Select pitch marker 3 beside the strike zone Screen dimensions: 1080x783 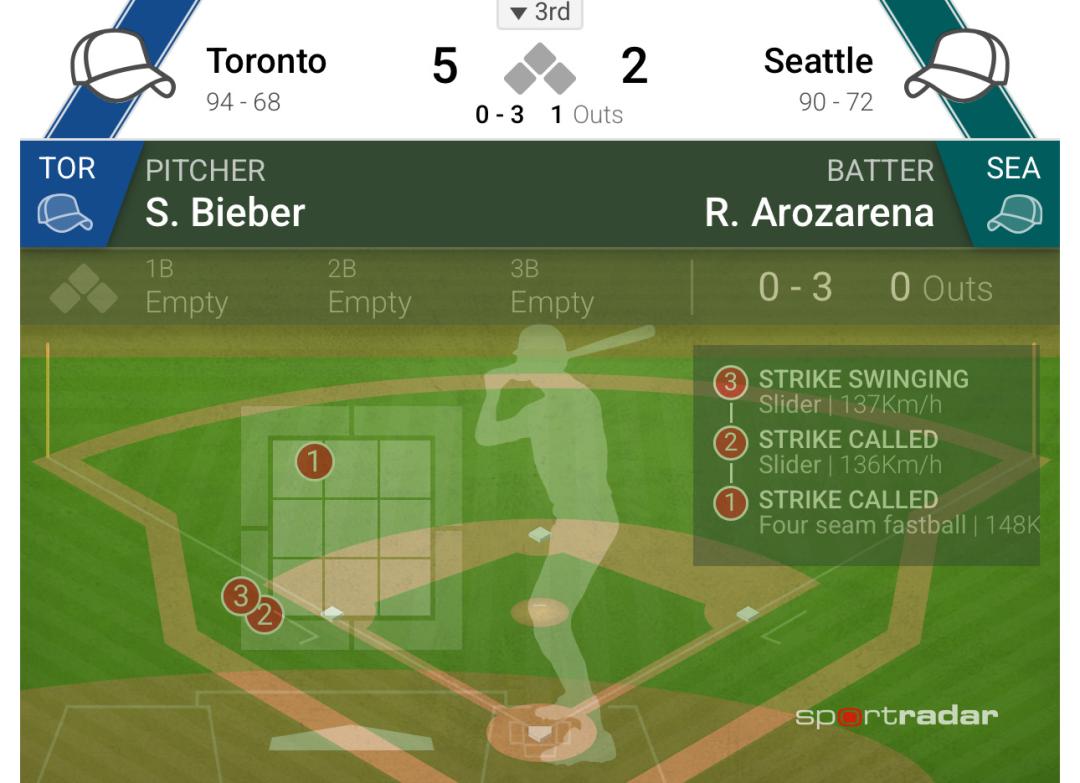point(239,595)
